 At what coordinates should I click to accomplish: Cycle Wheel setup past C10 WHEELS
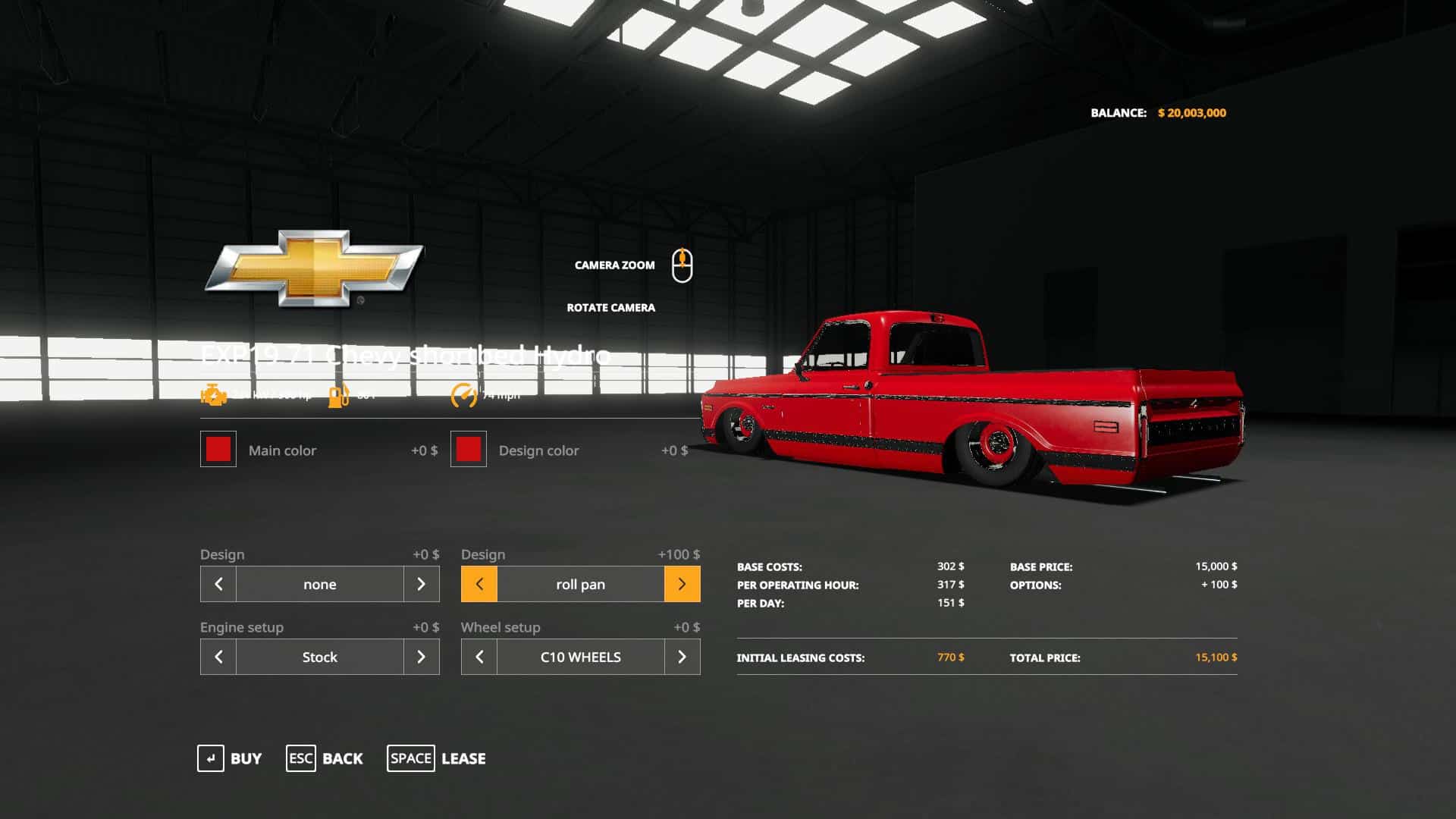tap(682, 657)
